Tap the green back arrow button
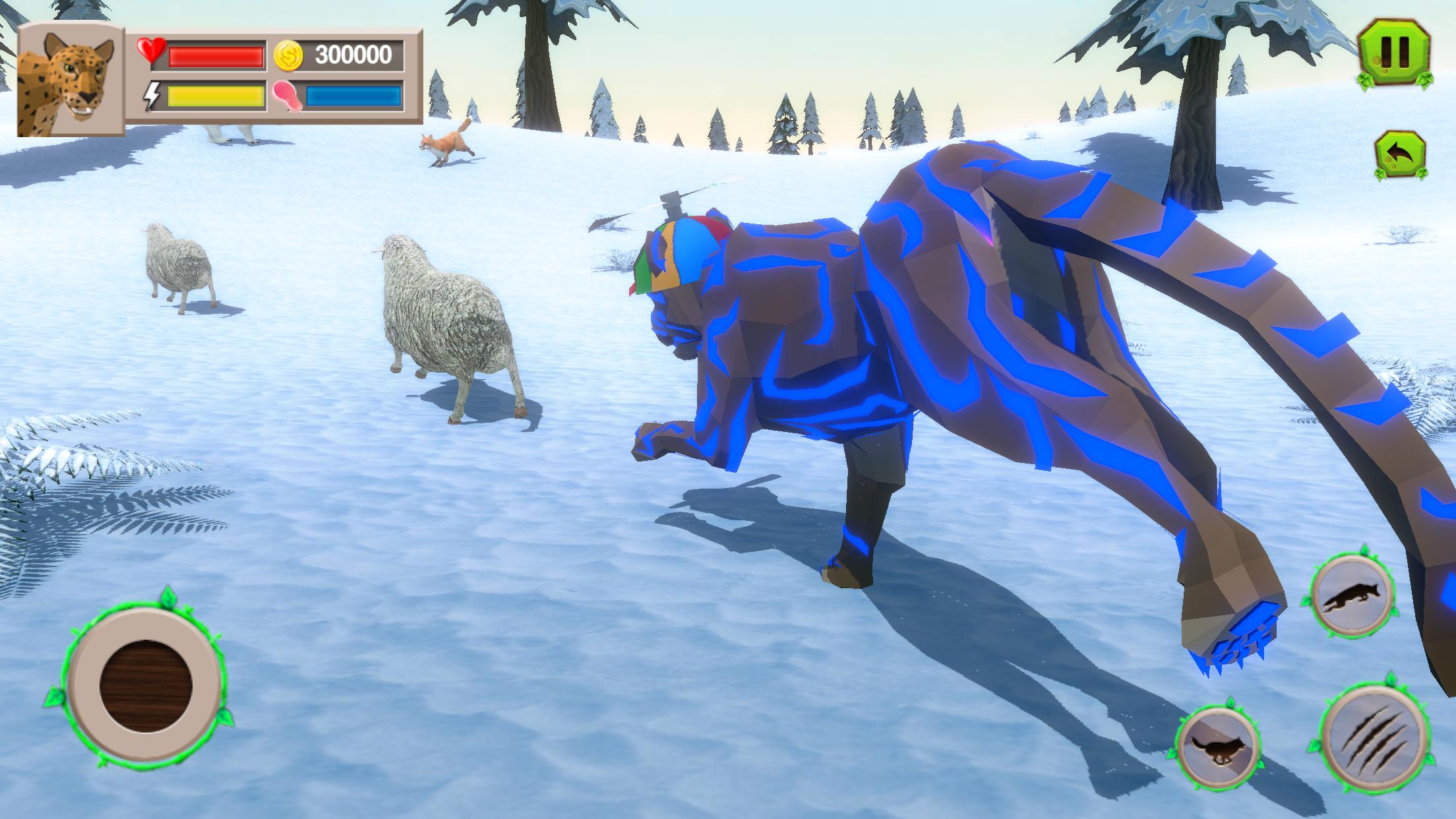The image size is (1456, 819). point(1400,156)
